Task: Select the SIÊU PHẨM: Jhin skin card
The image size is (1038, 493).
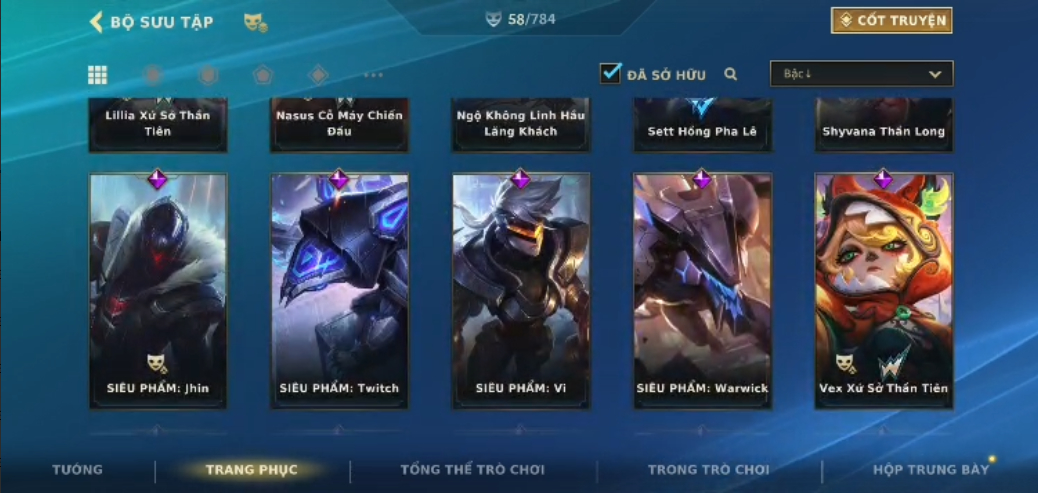Action: pyautogui.click(x=158, y=290)
